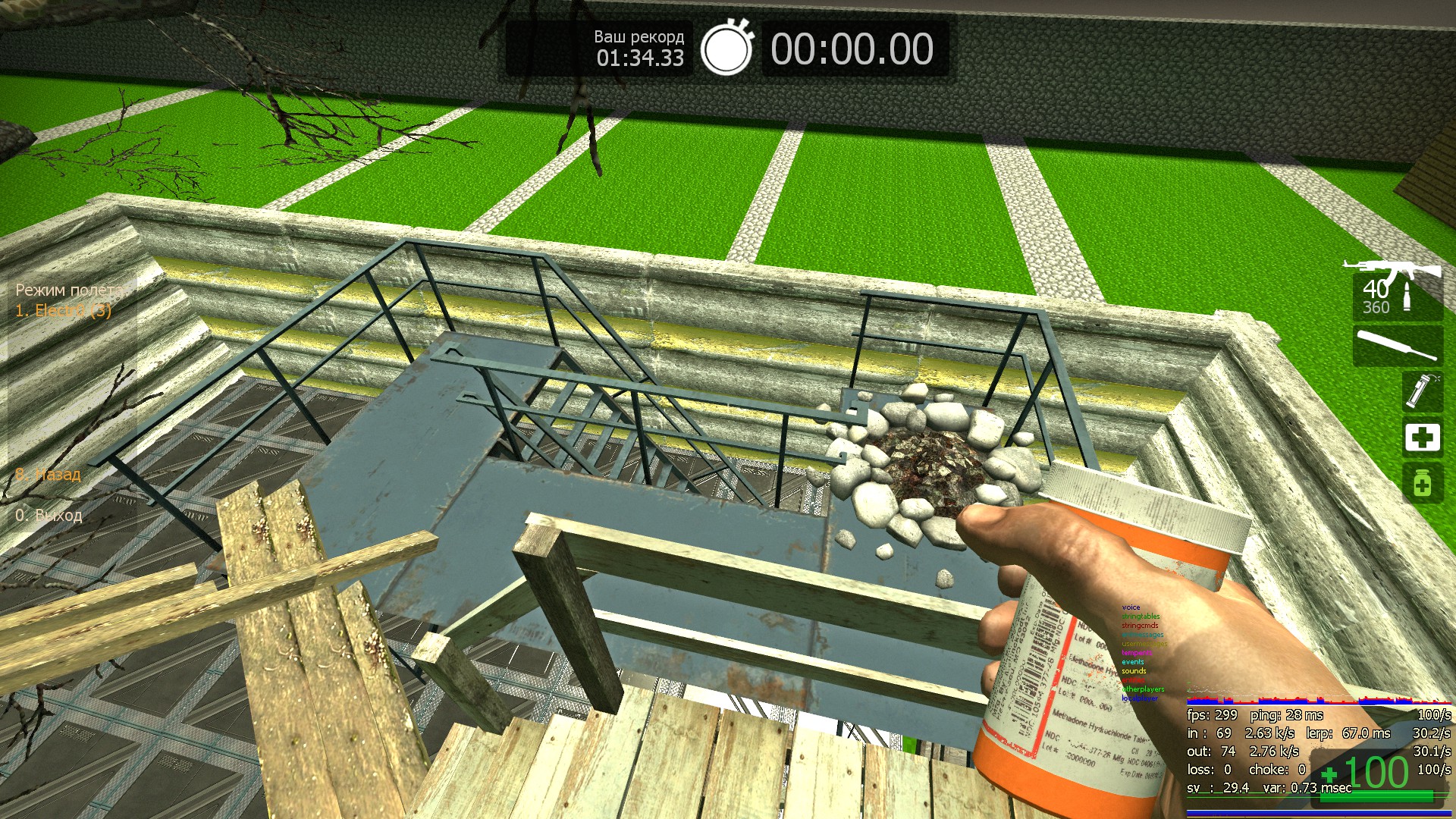
Task: Choose the first aid kit slot
Action: (1422, 438)
